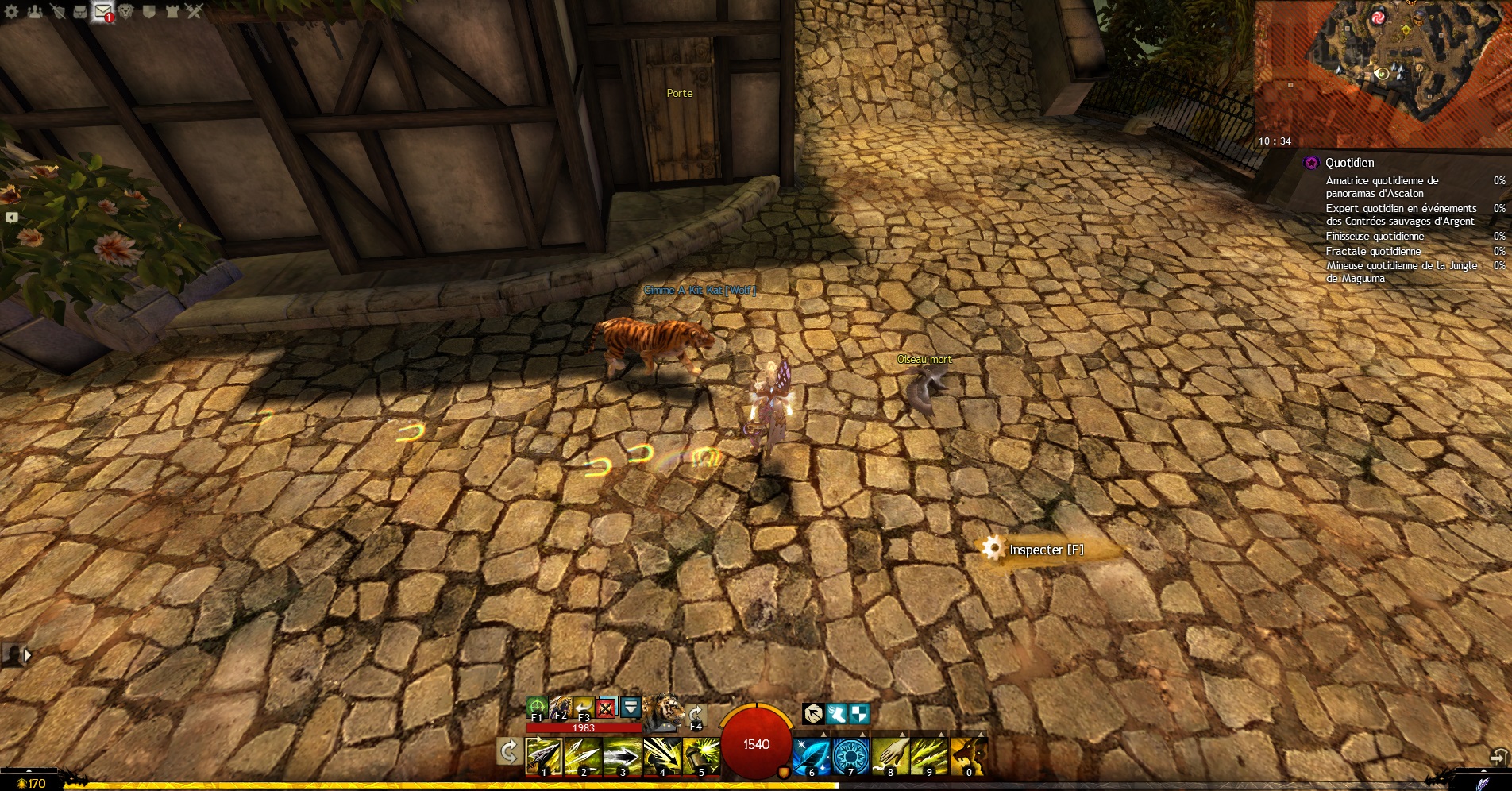This screenshot has height=791, width=1512.
Task: Use the arrow weapon skill in slot 3
Action: [622, 755]
